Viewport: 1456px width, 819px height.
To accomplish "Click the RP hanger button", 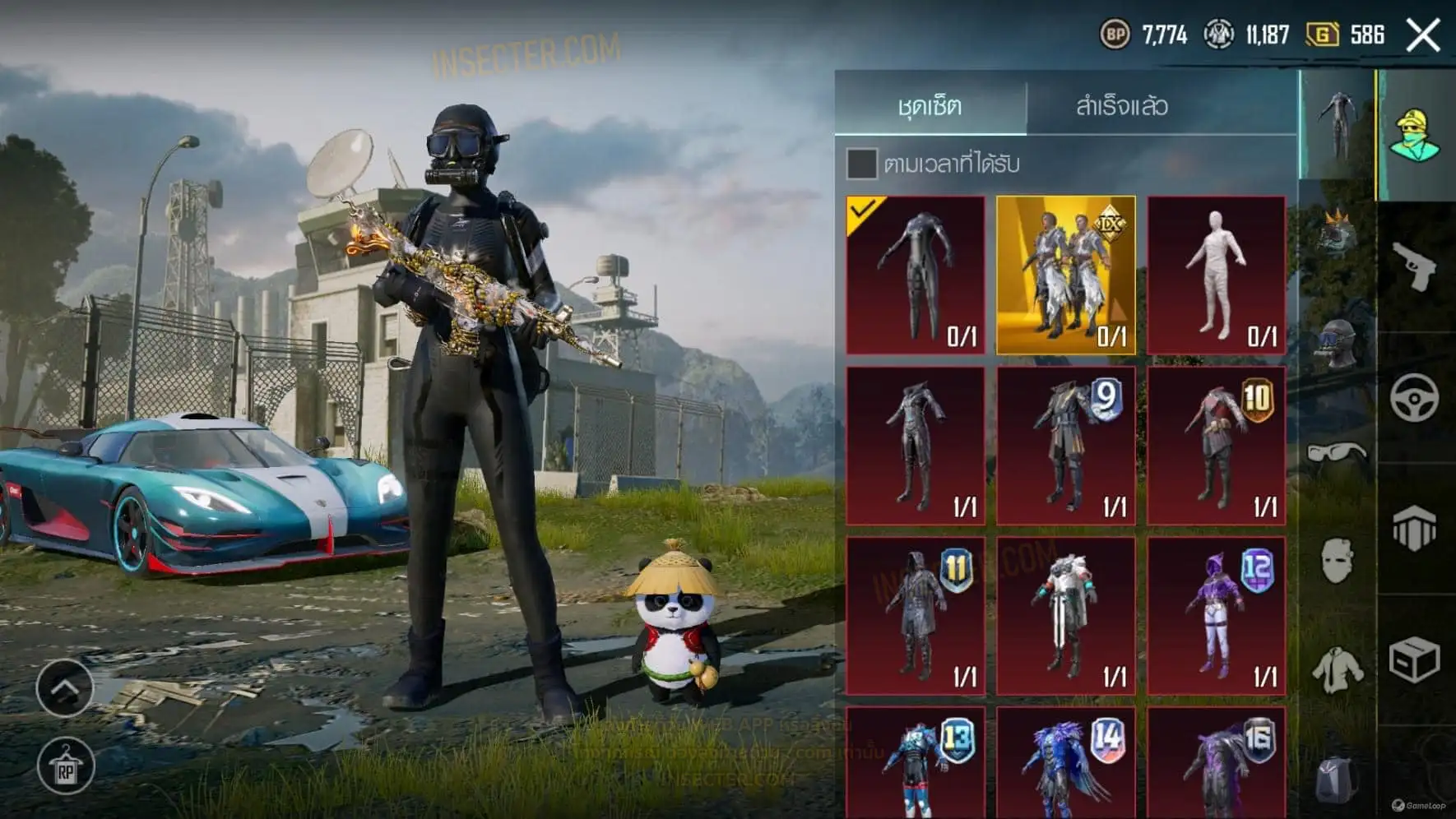I will coord(65,766).
